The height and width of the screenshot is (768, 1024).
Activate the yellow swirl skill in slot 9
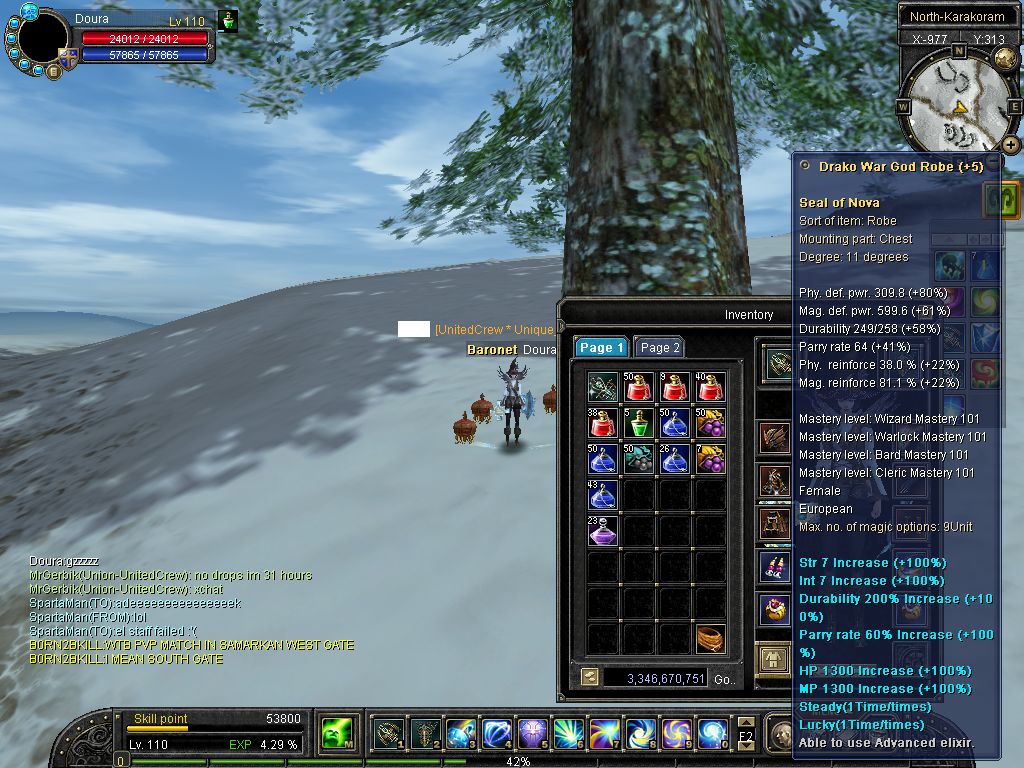point(675,734)
